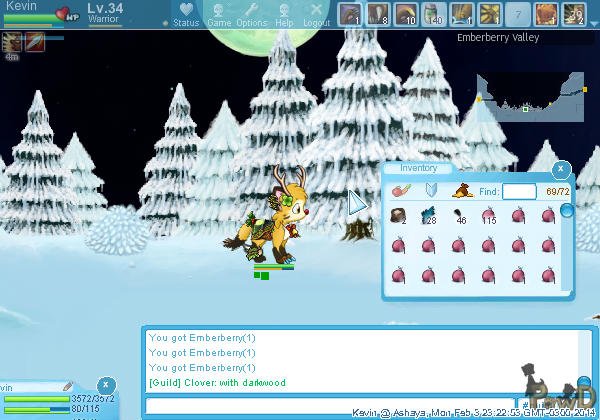The image size is (600, 420).
Task: Switch to the blue armor category in inventory
Action: coord(432,190)
